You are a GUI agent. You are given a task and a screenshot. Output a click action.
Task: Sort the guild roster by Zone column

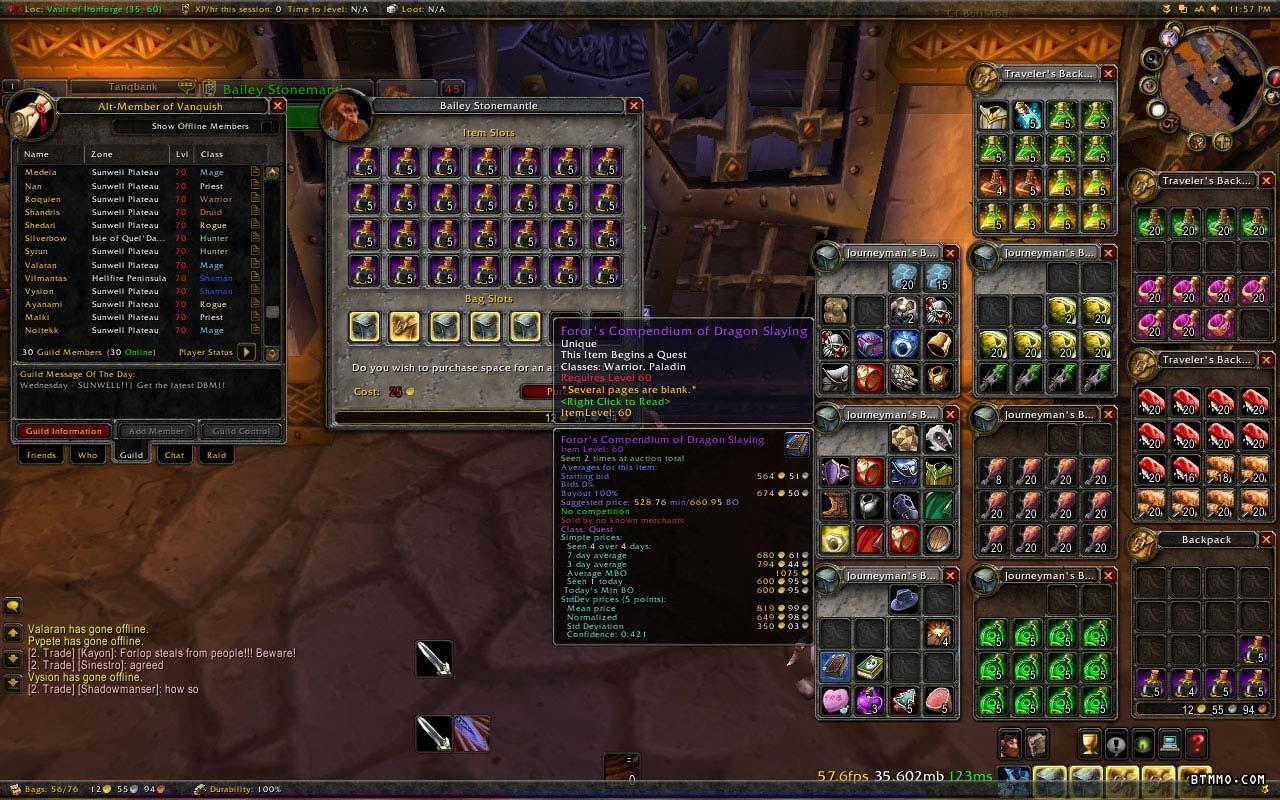(x=102, y=154)
